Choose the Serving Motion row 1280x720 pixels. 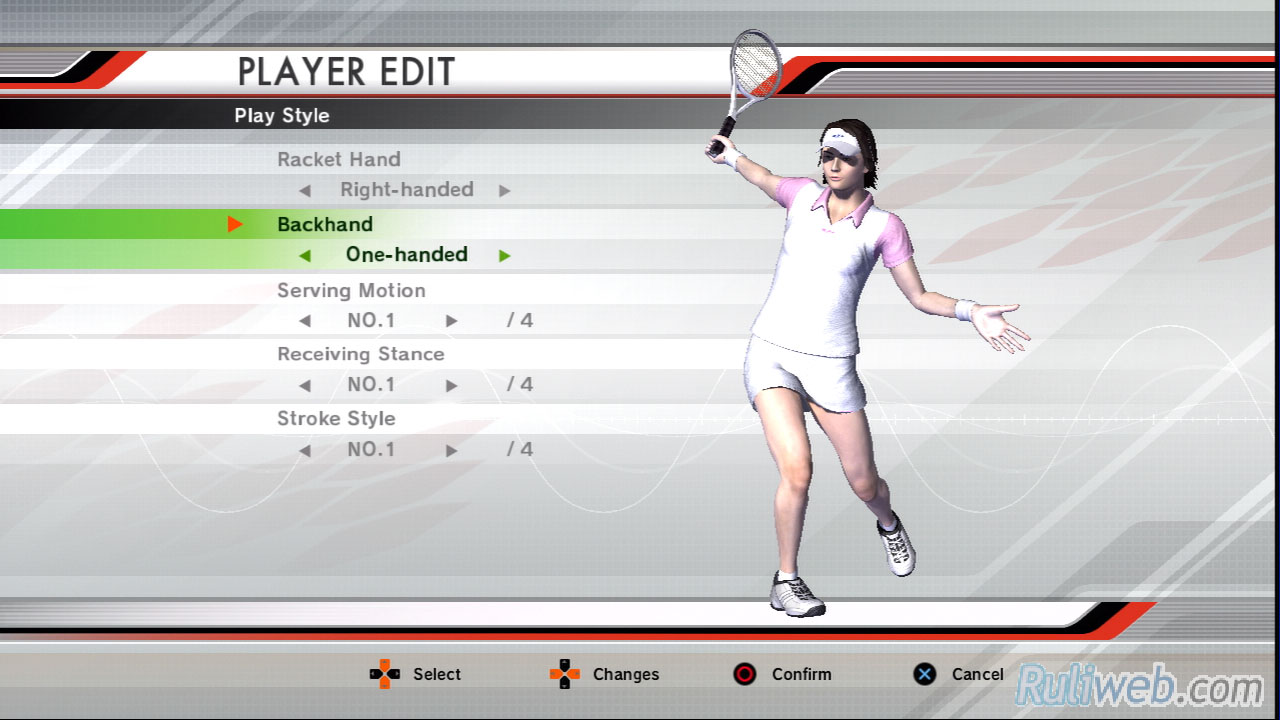pyautogui.click(x=351, y=291)
